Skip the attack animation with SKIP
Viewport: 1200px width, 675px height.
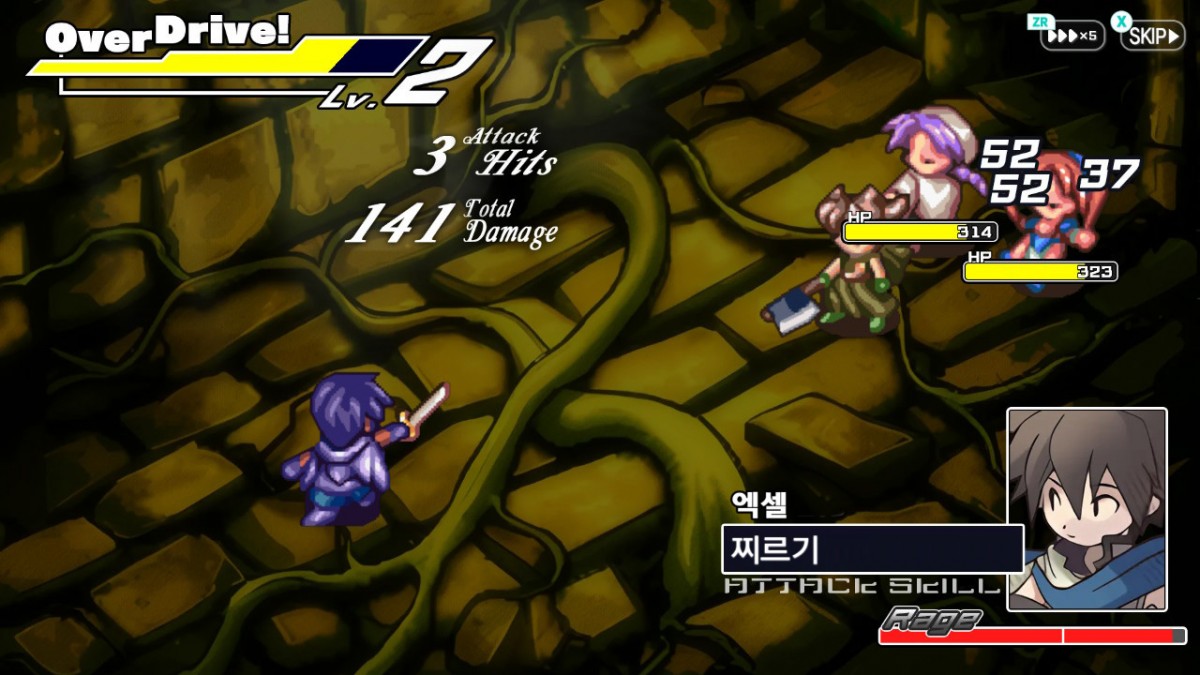(x=1152, y=36)
